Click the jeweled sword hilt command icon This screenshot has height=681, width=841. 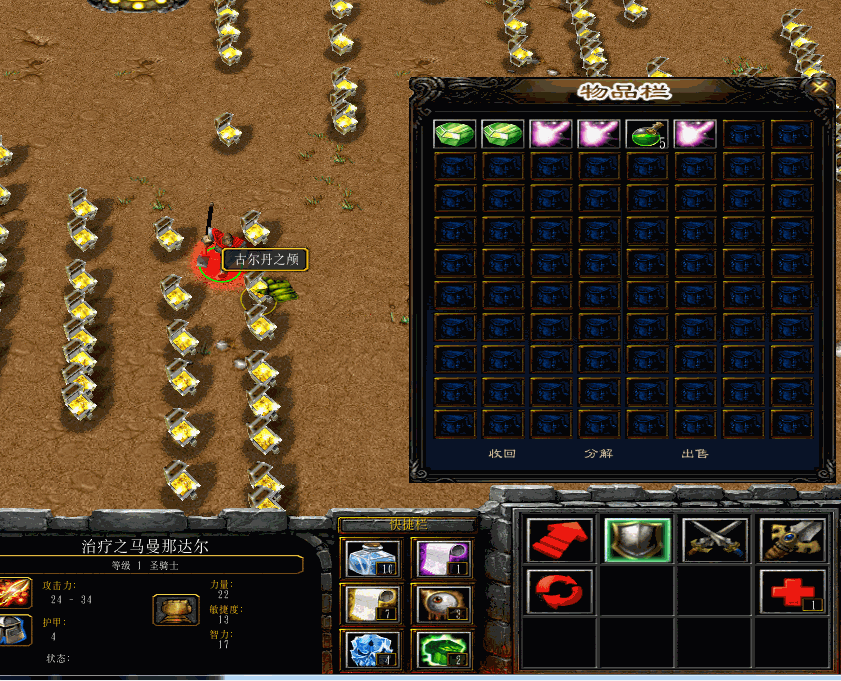pyautogui.click(x=792, y=540)
